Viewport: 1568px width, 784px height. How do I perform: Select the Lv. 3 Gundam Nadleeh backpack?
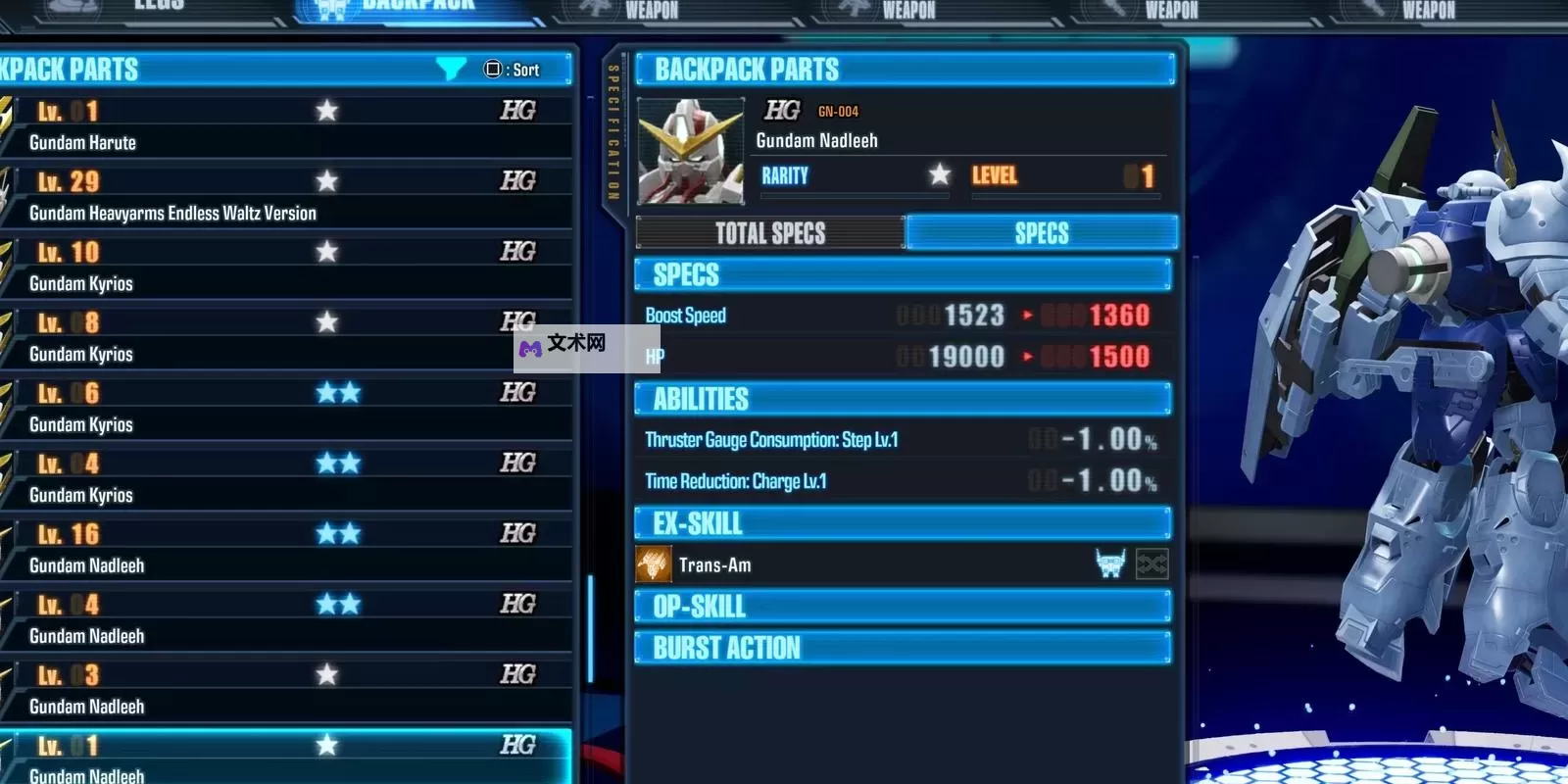(284, 690)
